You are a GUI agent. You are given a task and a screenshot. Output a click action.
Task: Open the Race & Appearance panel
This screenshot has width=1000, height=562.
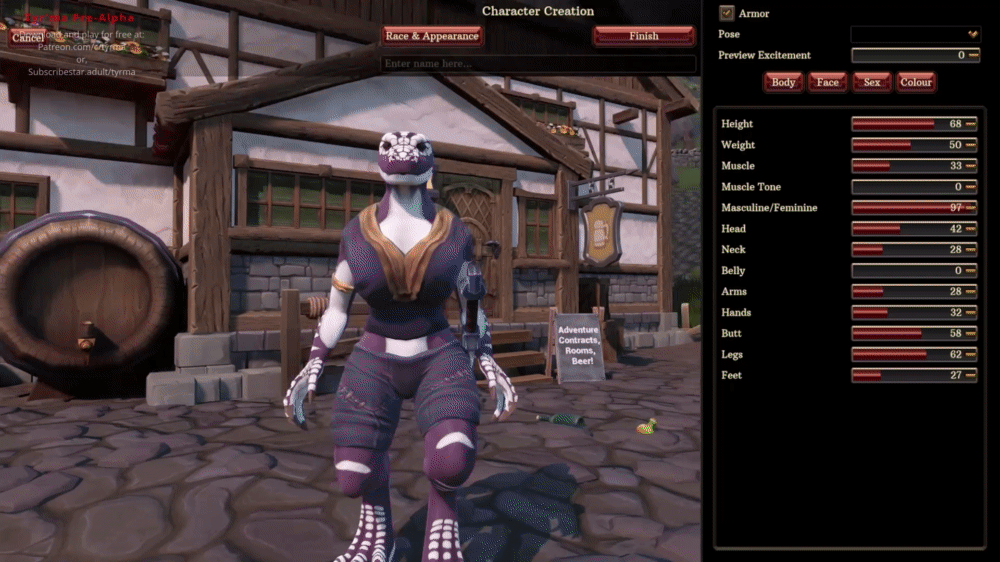click(x=432, y=36)
